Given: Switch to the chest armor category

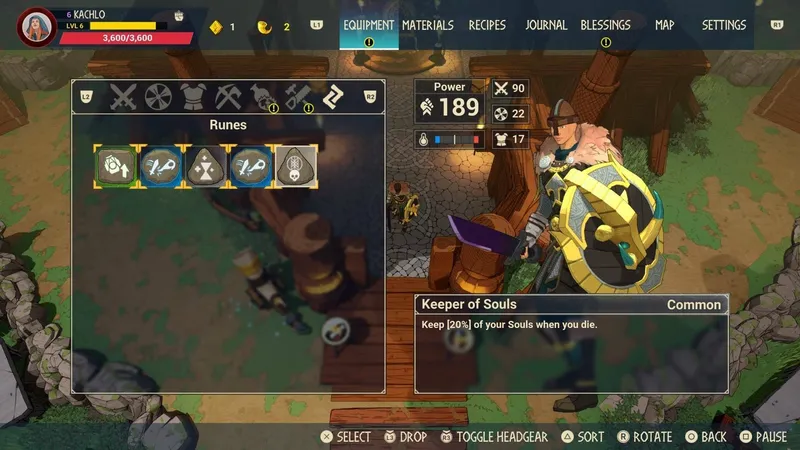Looking at the screenshot, I should [191, 97].
